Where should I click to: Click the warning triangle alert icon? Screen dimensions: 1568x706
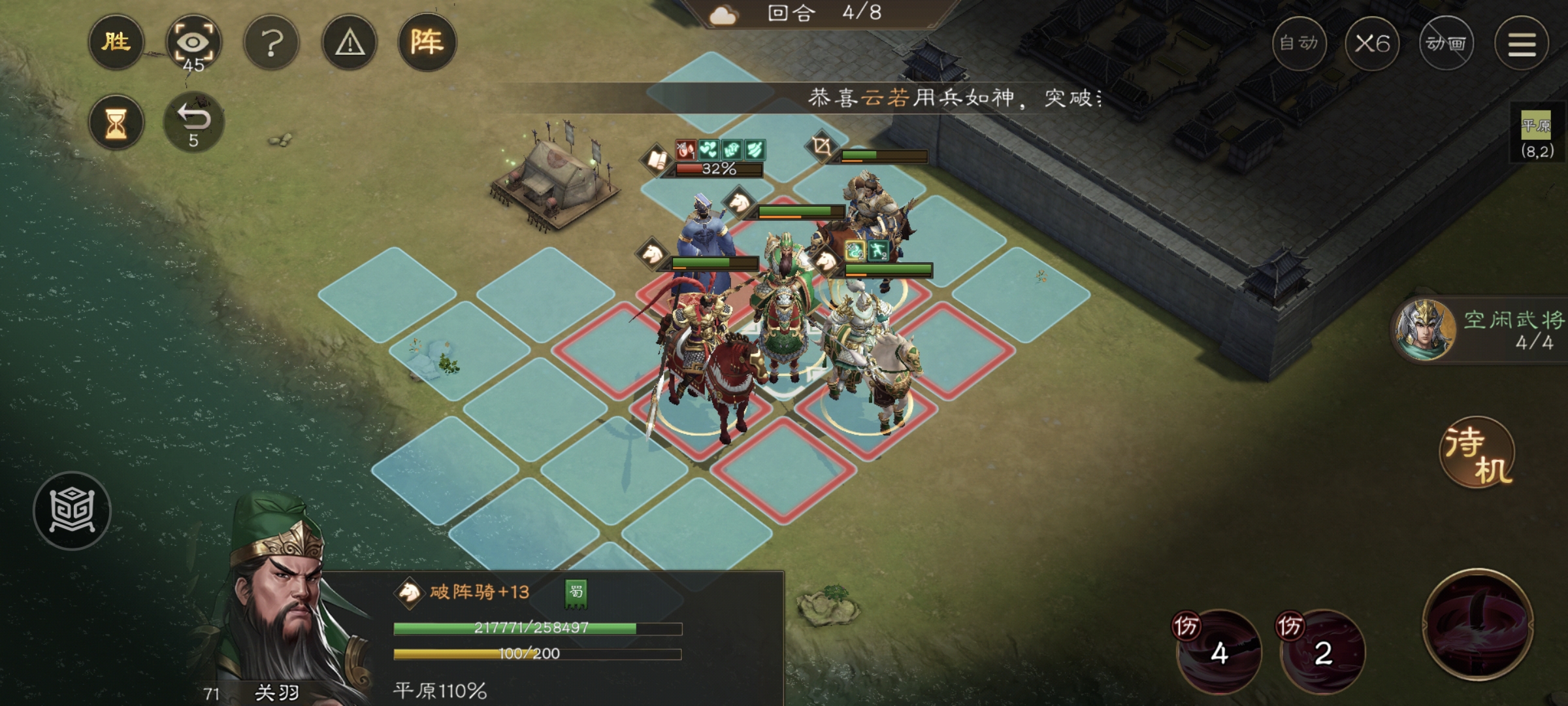(350, 42)
